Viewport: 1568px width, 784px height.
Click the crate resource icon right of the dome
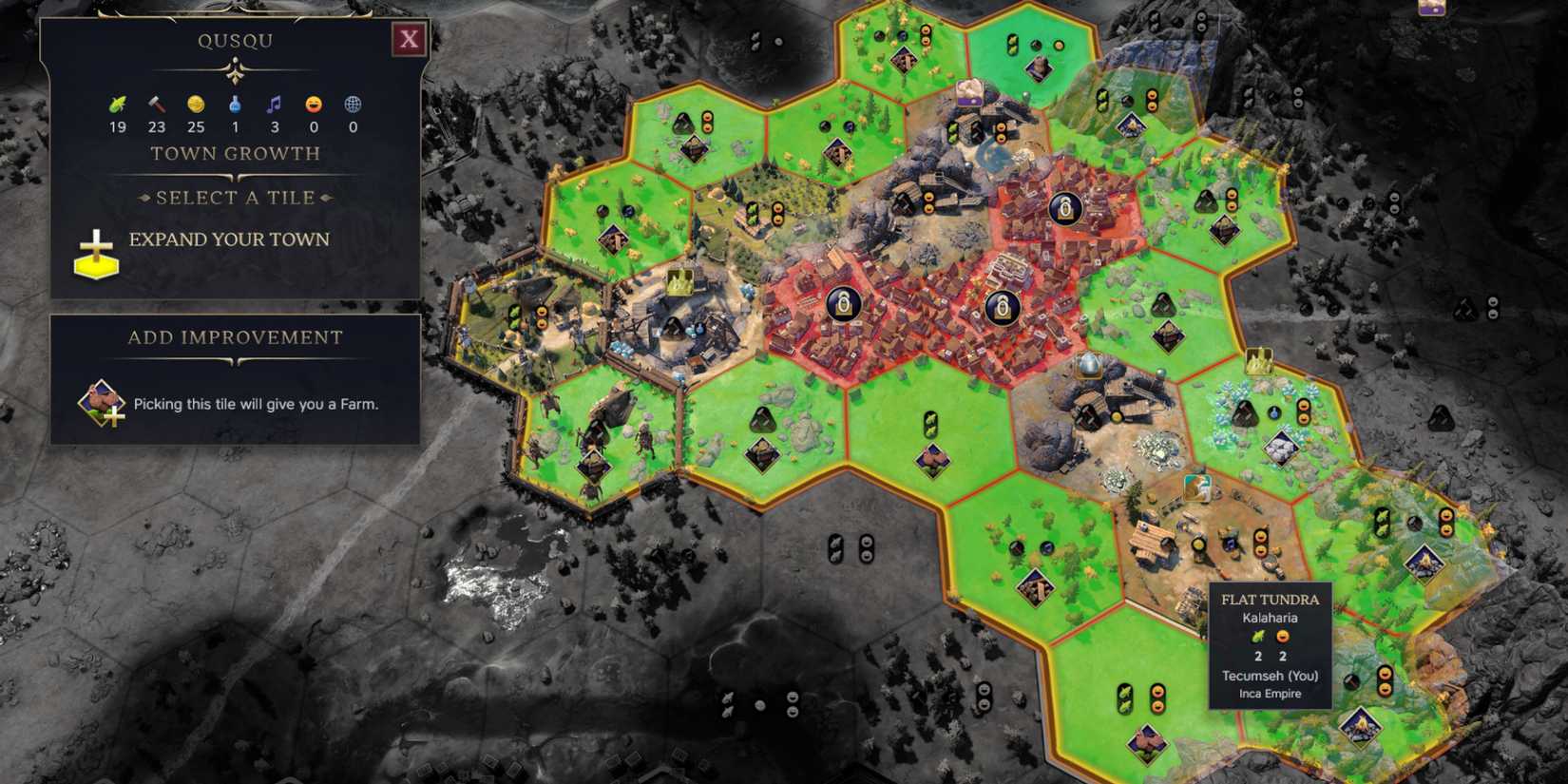pyautogui.click(x=1260, y=361)
